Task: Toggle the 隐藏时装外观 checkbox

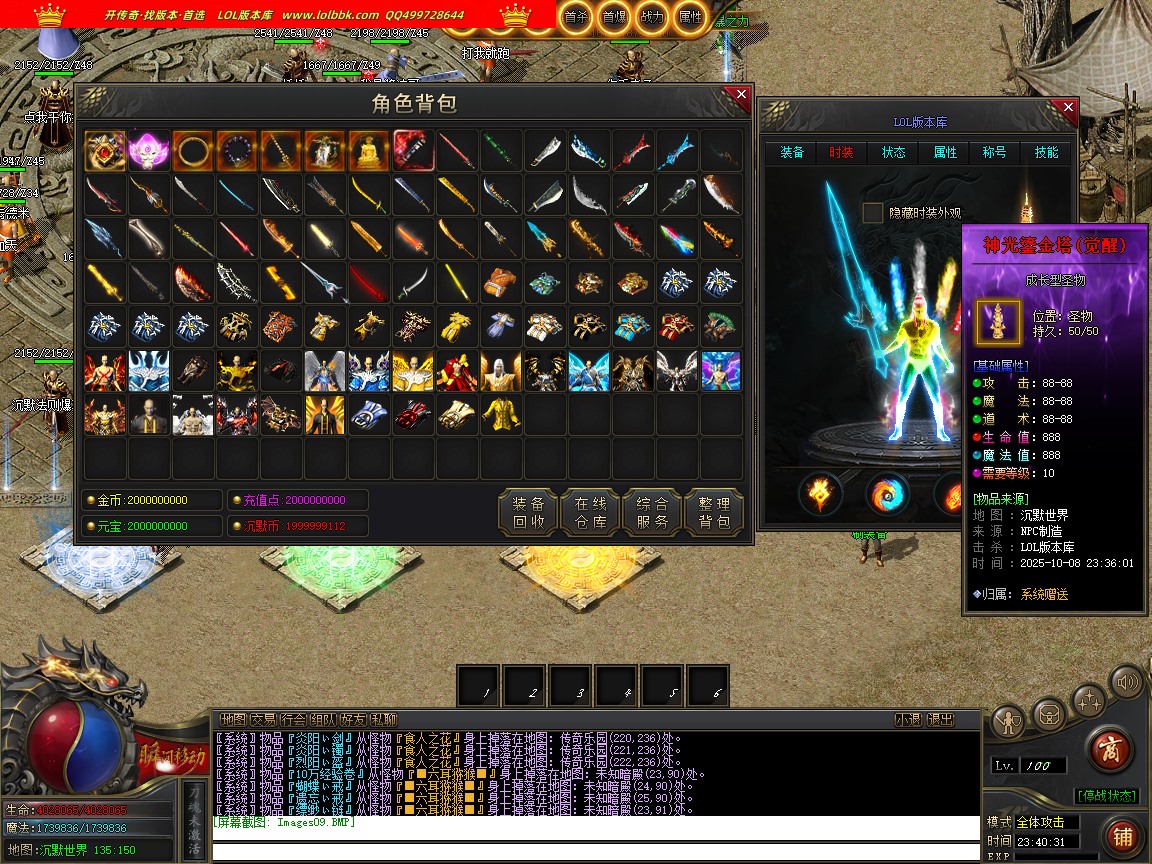Action: coord(873,213)
